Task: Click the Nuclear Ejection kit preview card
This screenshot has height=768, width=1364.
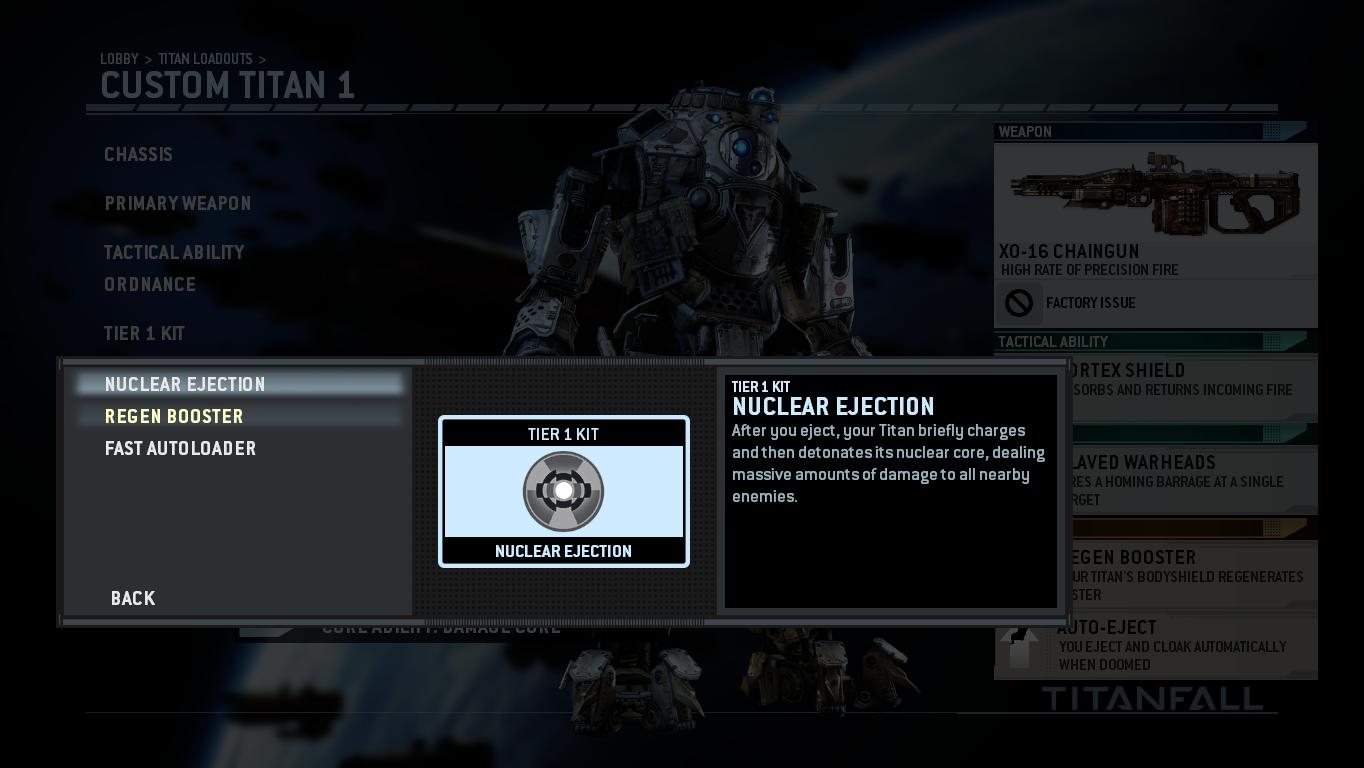Action: click(564, 492)
